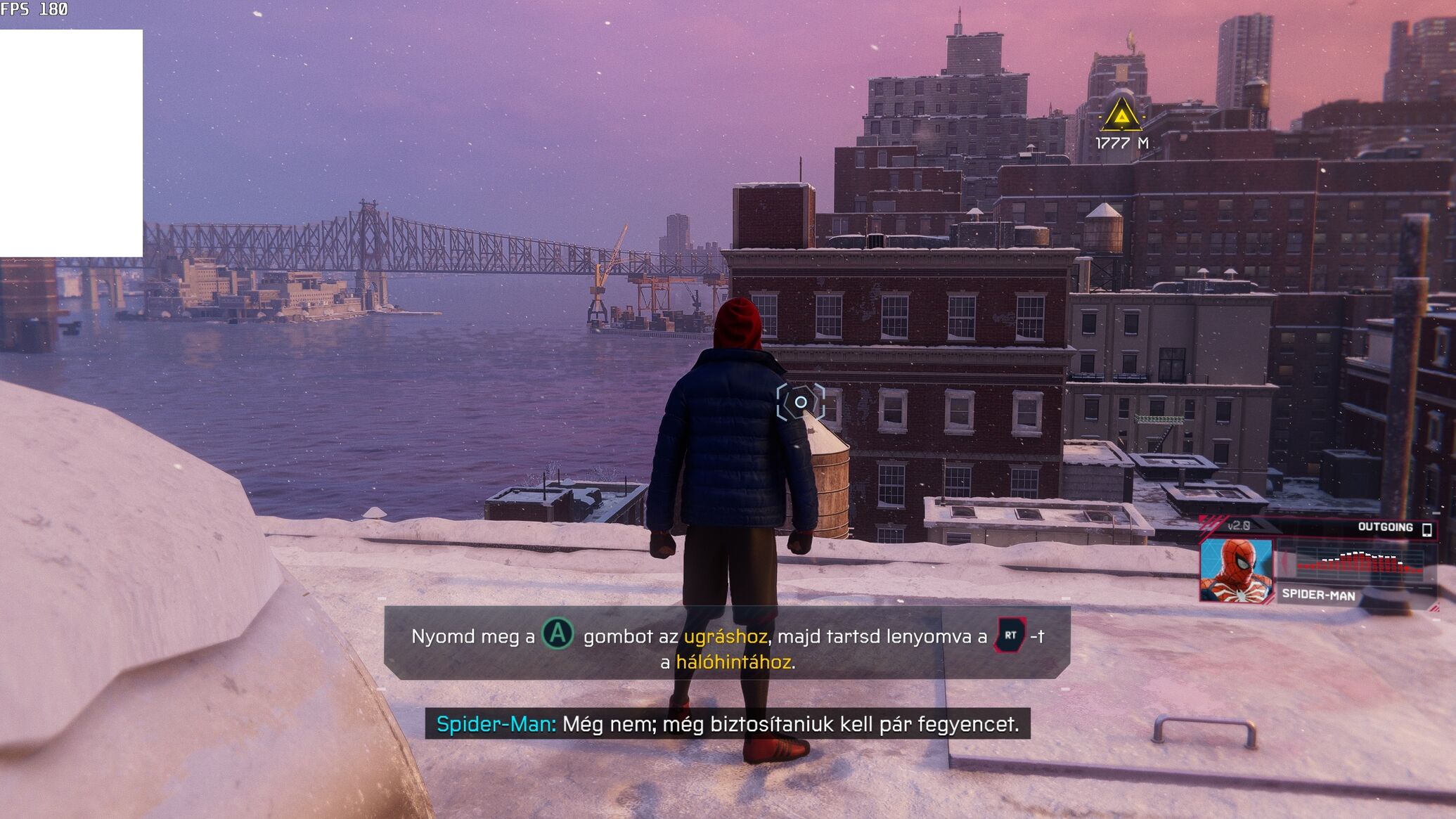Click the yellow triangle objective waypoint marker
Image resolution: width=1456 pixels, height=819 pixels.
1121,115
